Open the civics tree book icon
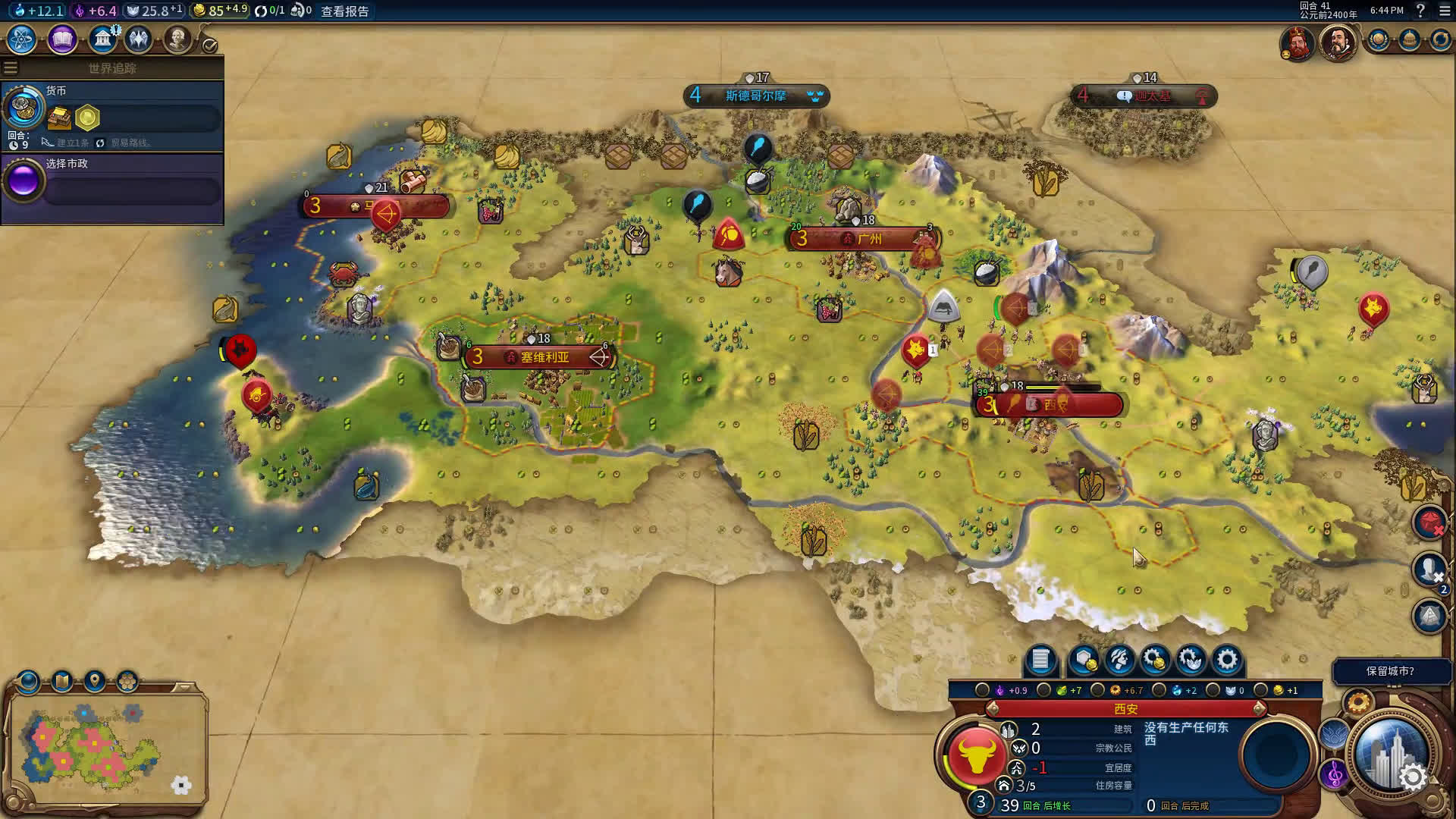This screenshot has width=1456, height=819. click(62, 39)
